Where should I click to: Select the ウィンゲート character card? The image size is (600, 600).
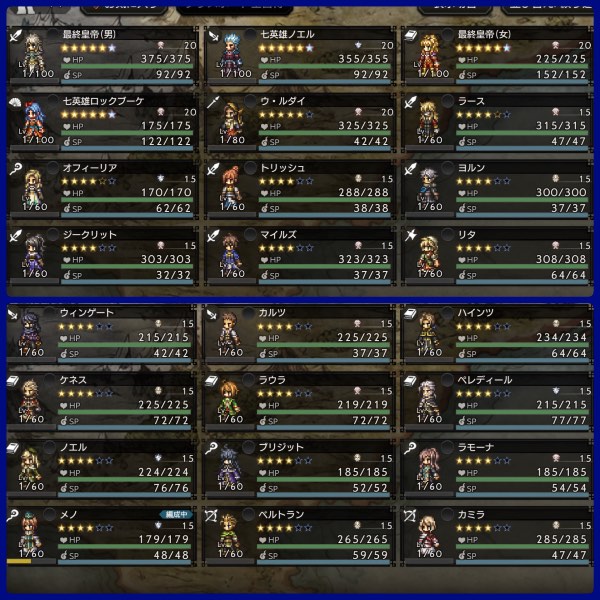click(x=102, y=333)
